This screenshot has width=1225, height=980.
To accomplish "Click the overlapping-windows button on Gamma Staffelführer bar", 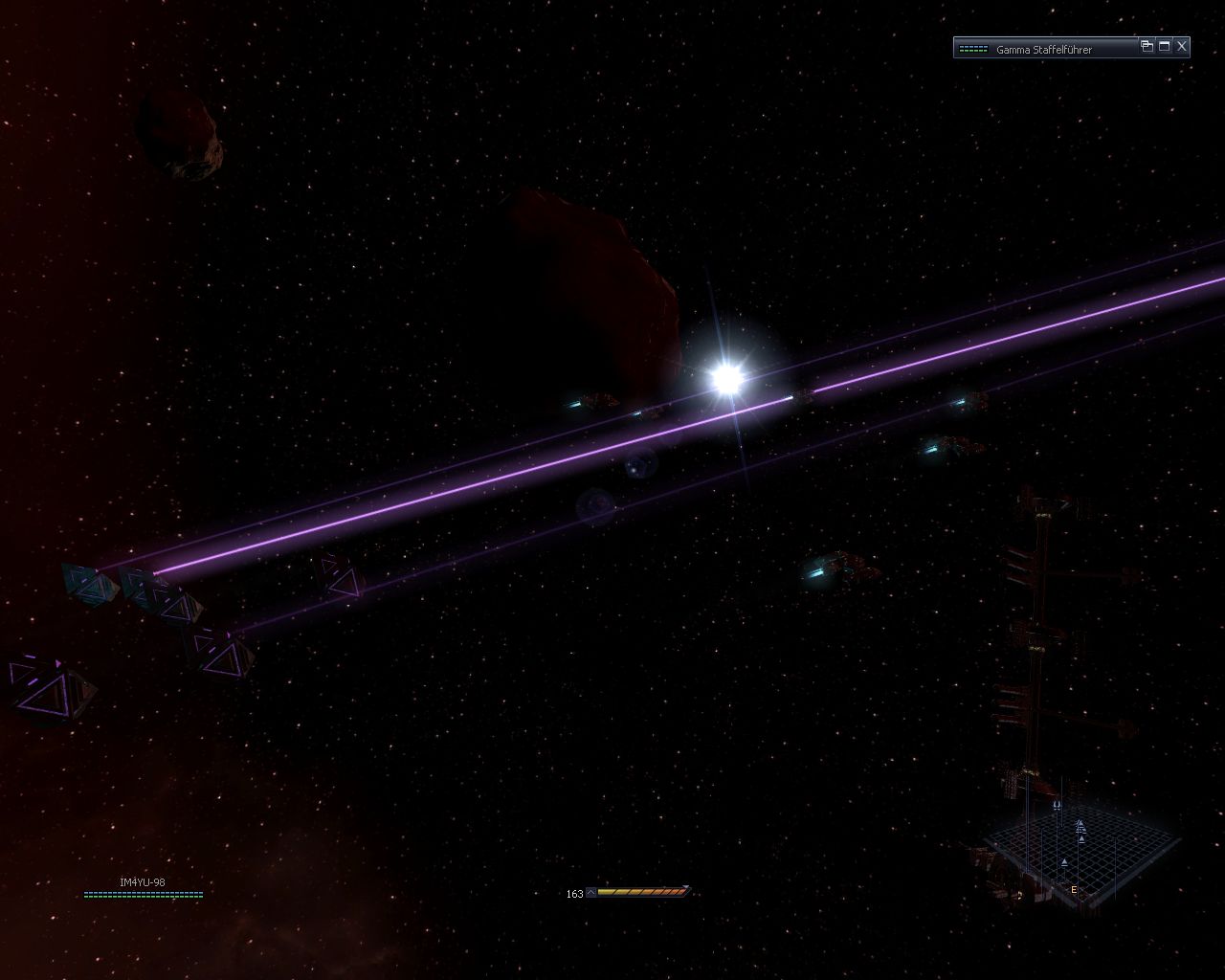I will pyautogui.click(x=1147, y=46).
